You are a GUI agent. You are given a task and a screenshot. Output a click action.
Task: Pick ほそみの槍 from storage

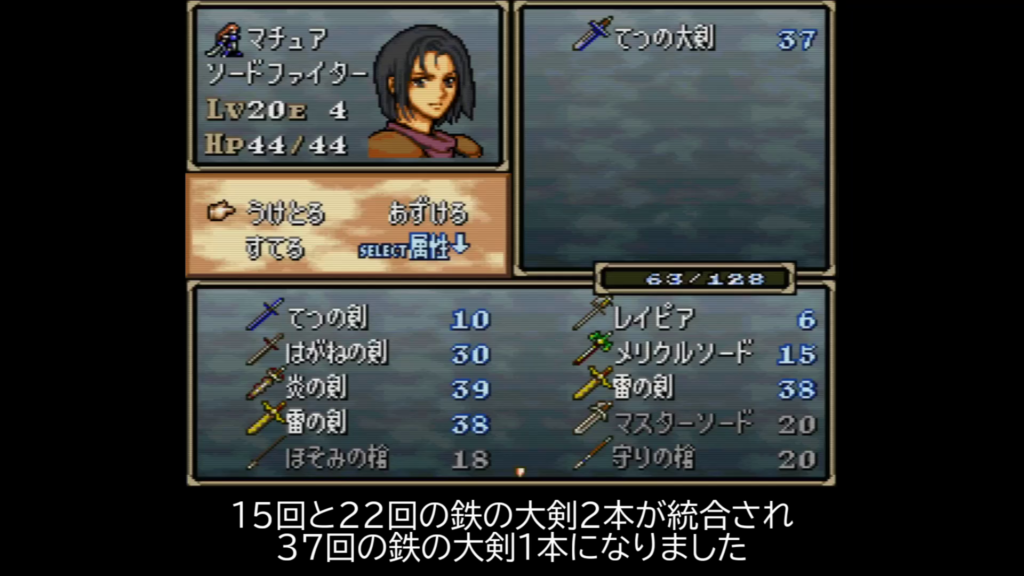click(x=336, y=458)
